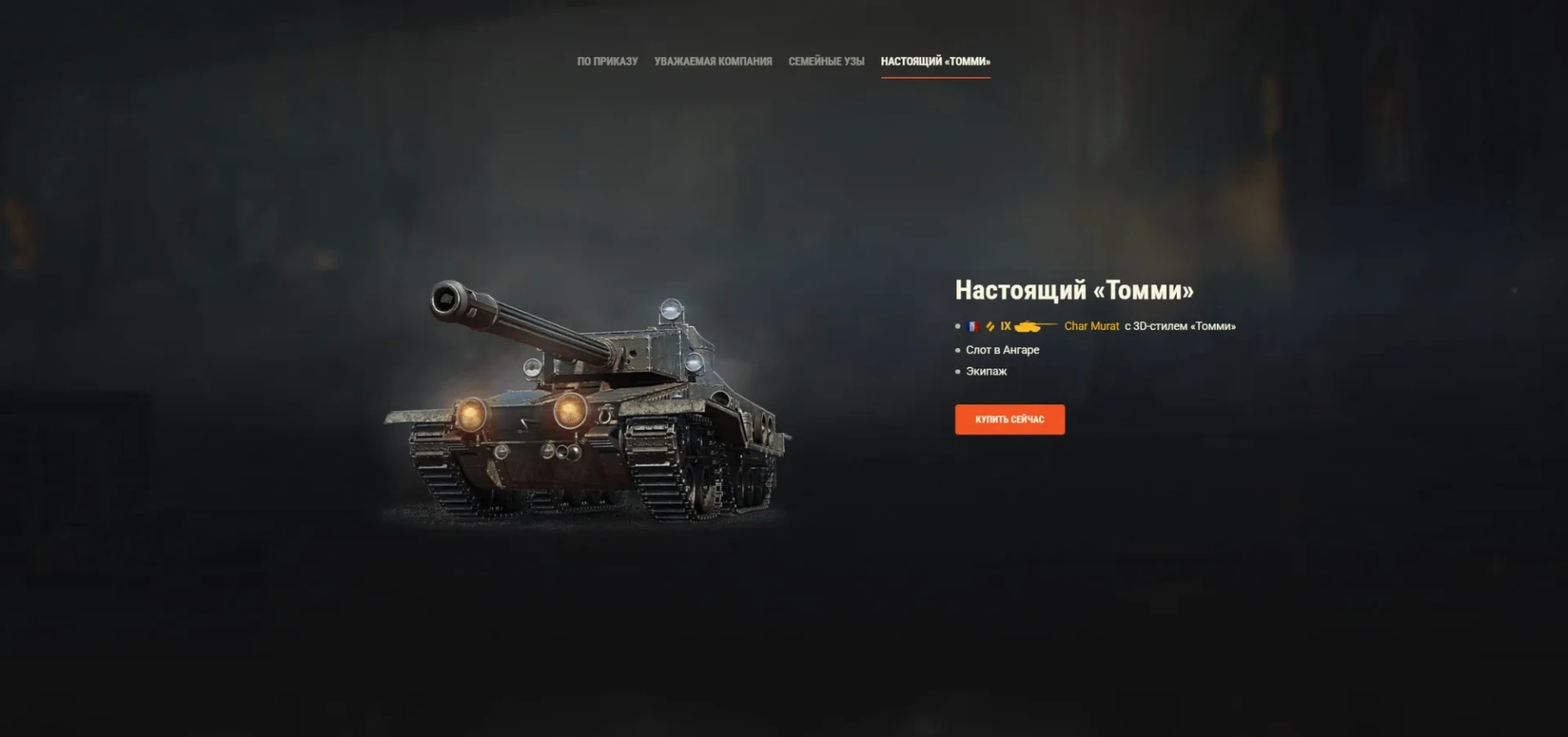Screen dimensions: 1568x737
Task: Select the «Семейные узы» tab
Action: coord(826,61)
